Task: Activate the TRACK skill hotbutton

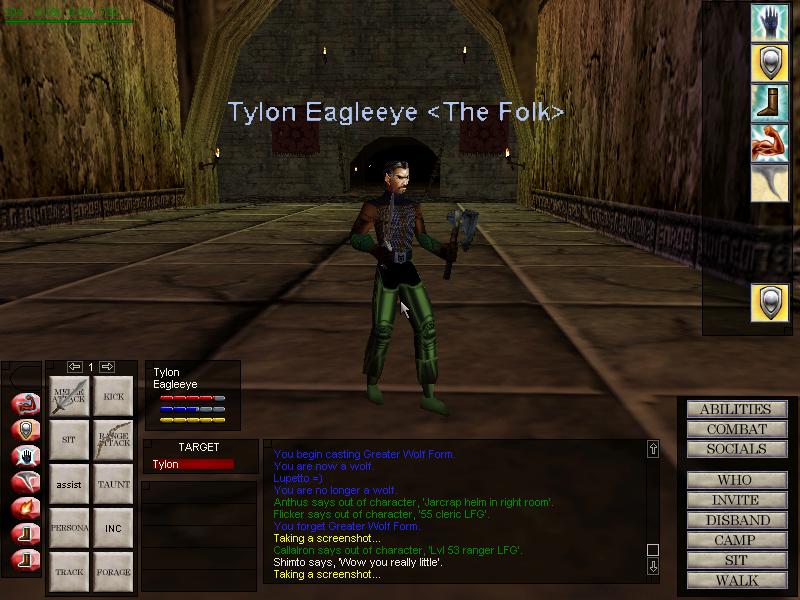Action: tap(69, 571)
